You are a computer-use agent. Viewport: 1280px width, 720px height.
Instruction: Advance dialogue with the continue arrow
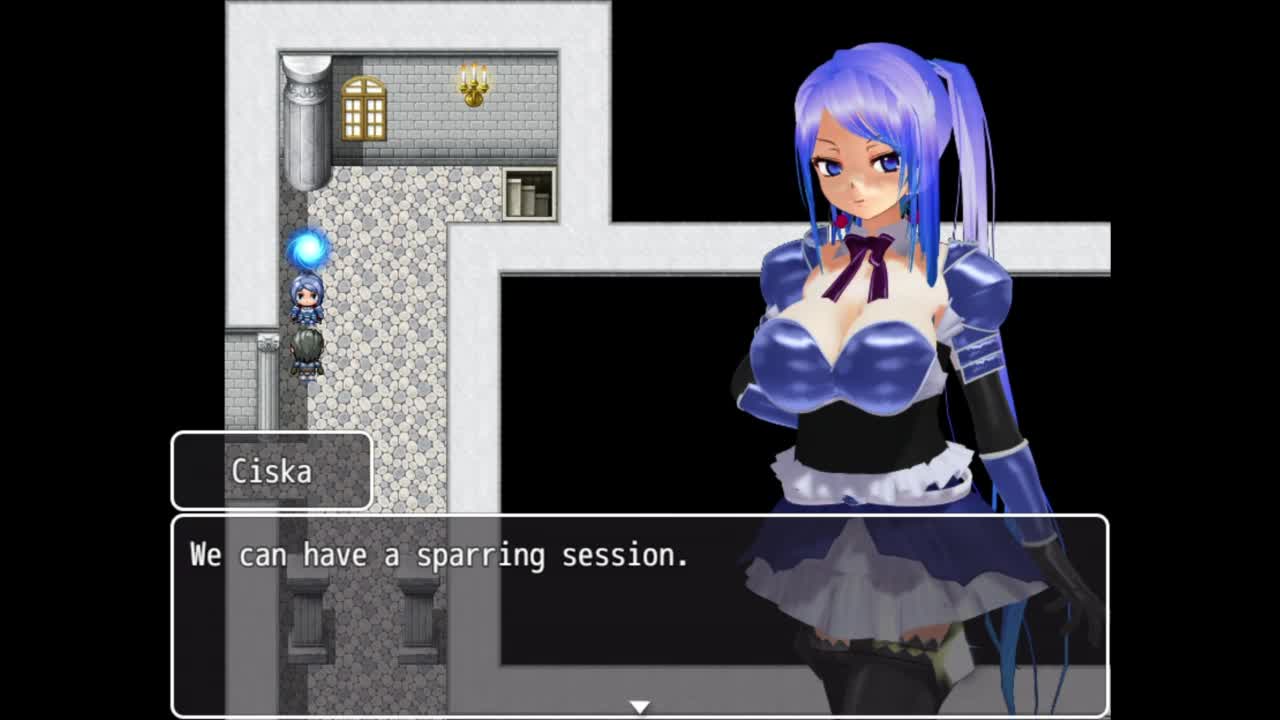point(639,707)
